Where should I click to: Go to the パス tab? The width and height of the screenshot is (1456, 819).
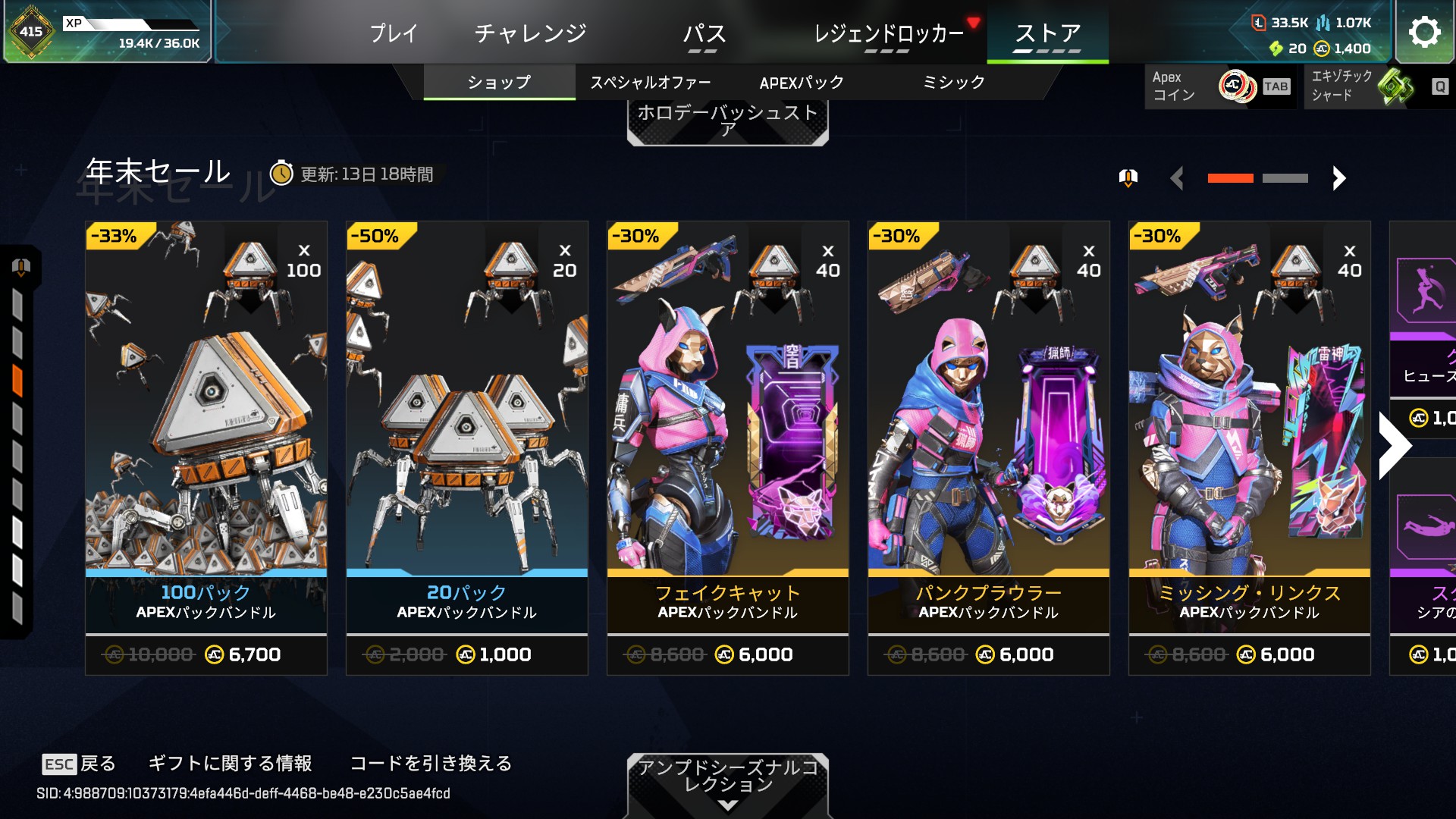pyautogui.click(x=704, y=33)
